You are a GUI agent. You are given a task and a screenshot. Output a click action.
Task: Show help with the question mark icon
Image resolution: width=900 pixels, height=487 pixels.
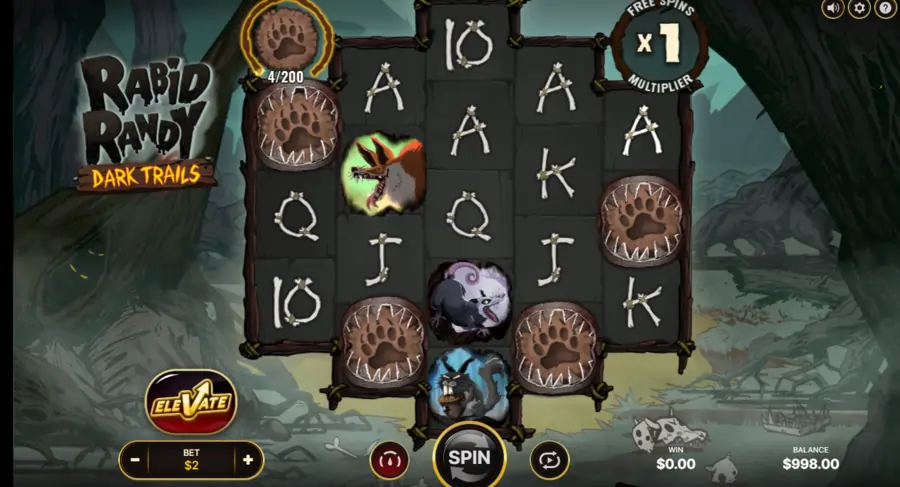click(x=885, y=9)
